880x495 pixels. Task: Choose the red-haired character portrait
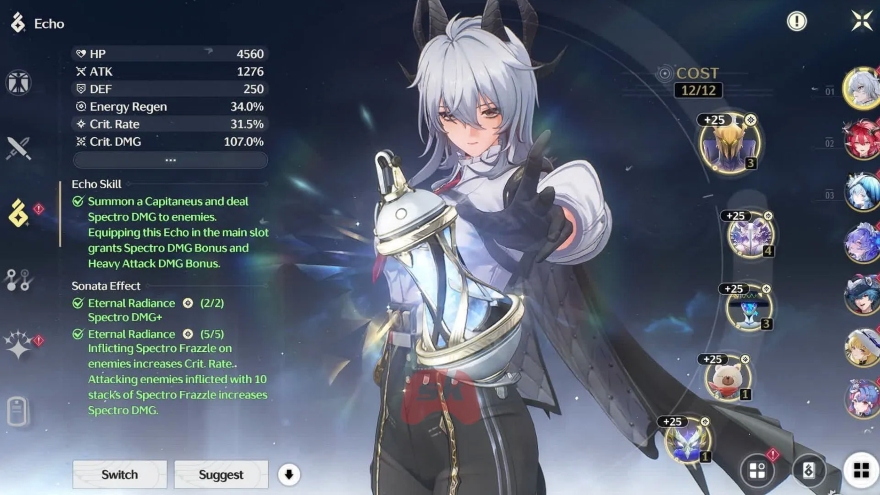pos(860,139)
